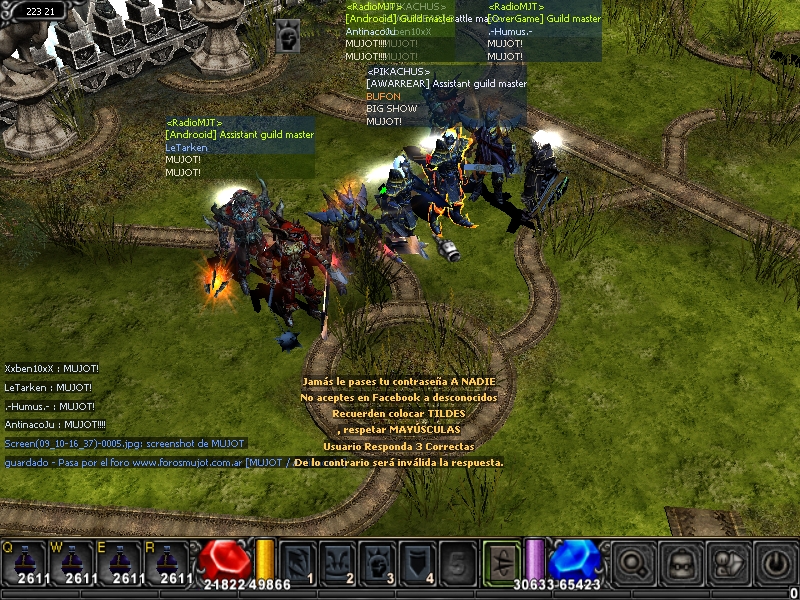Click the power button for system menu

click(x=774, y=563)
